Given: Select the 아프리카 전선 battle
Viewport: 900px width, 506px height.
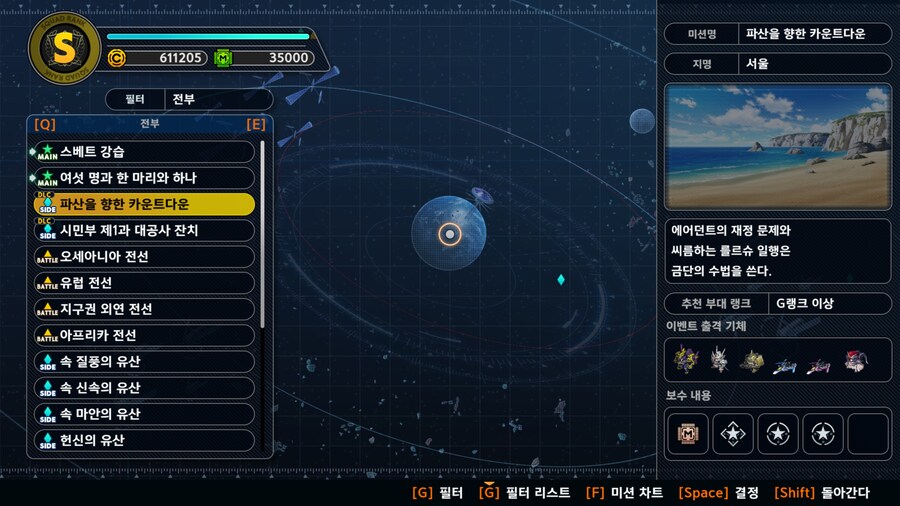Looking at the screenshot, I should (x=145, y=335).
